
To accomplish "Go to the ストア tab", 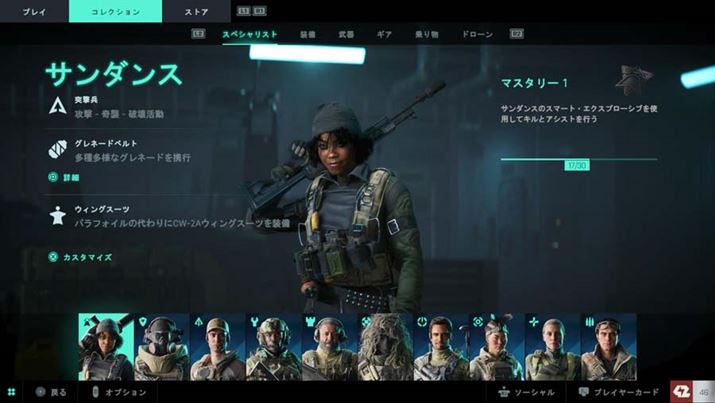I will point(197,11).
